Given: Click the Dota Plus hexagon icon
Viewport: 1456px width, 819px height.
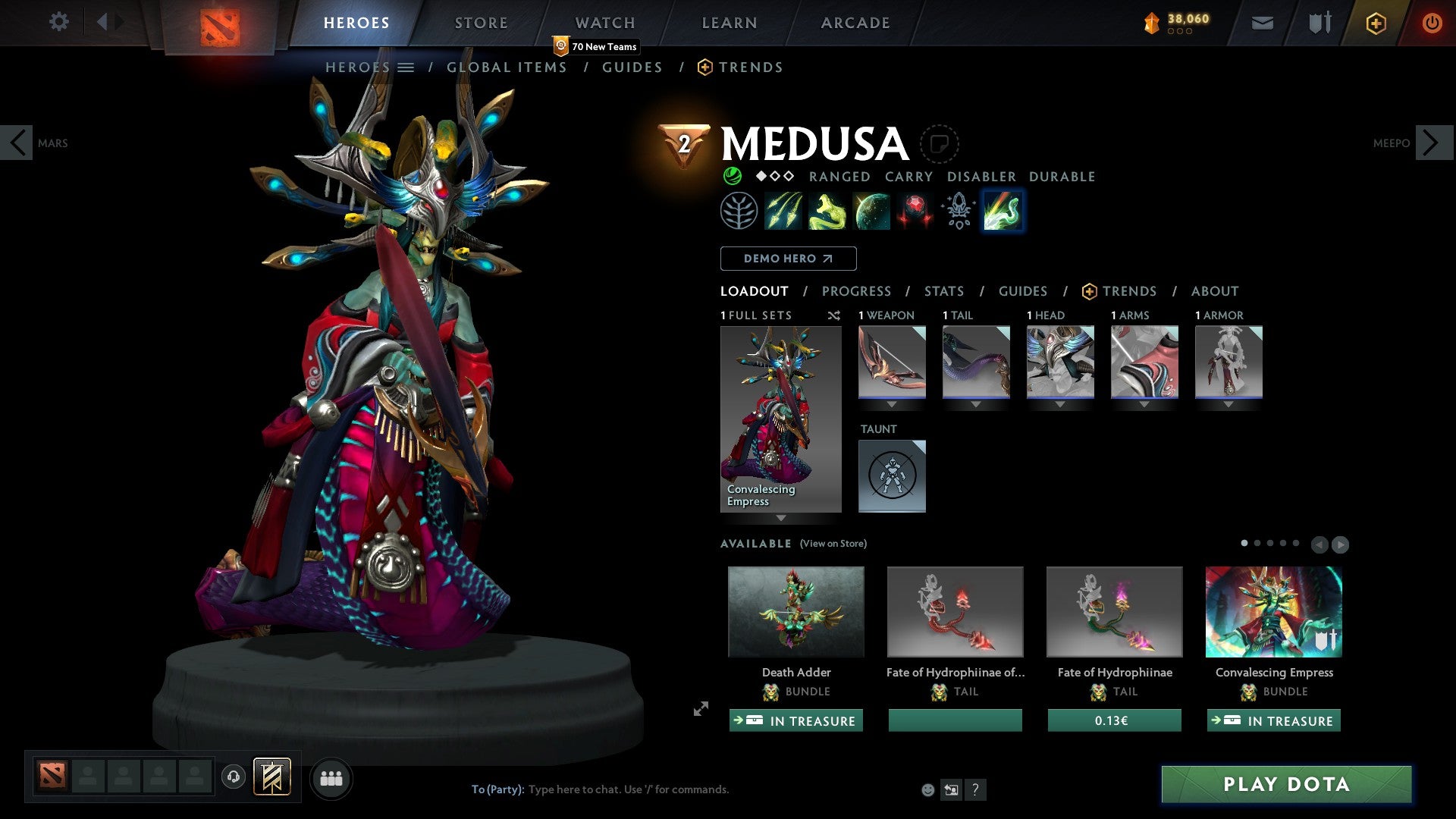Looking at the screenshot, I should point(1375,23).
